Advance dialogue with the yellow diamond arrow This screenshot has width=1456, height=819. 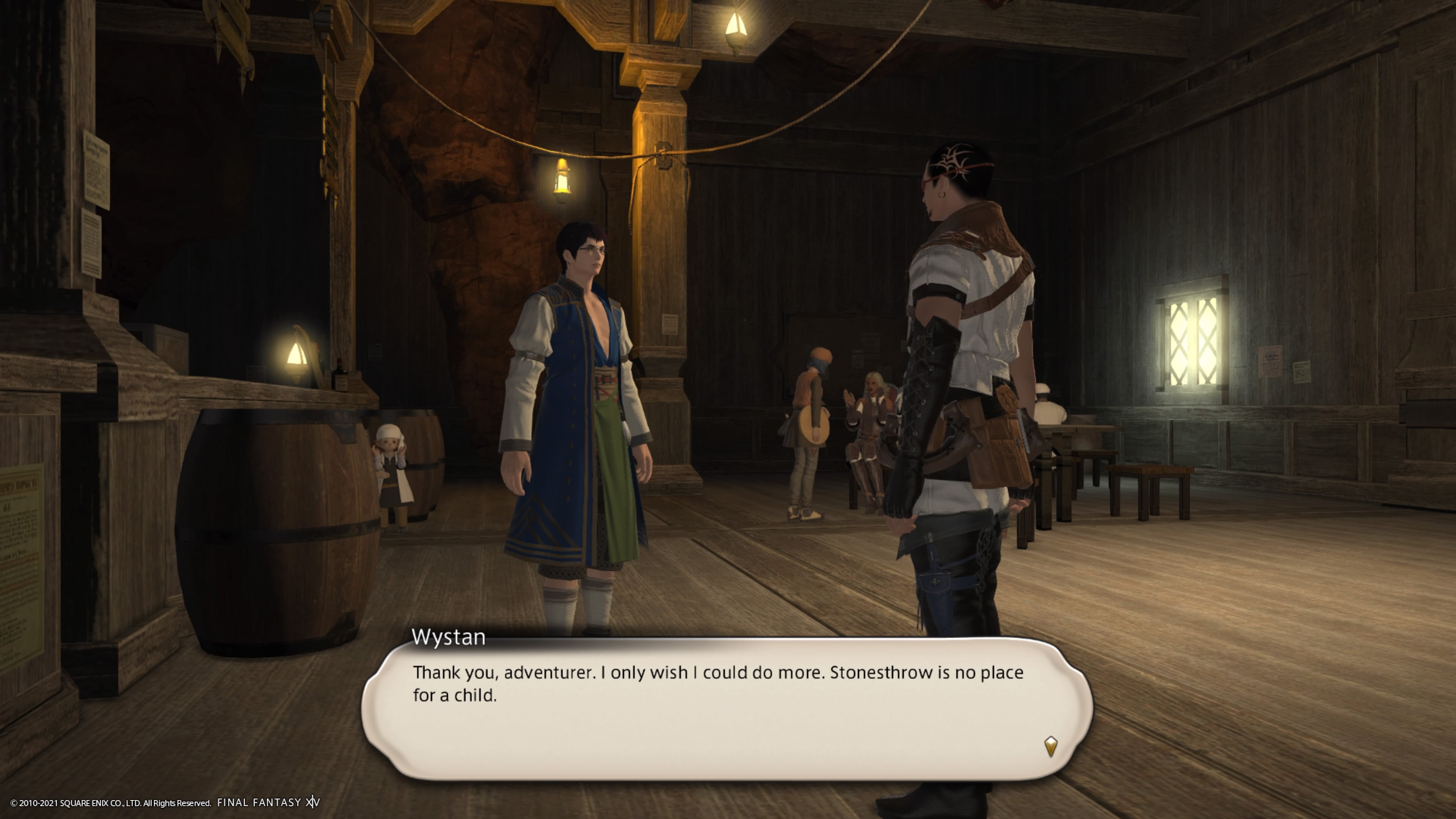coord(1050,745)
